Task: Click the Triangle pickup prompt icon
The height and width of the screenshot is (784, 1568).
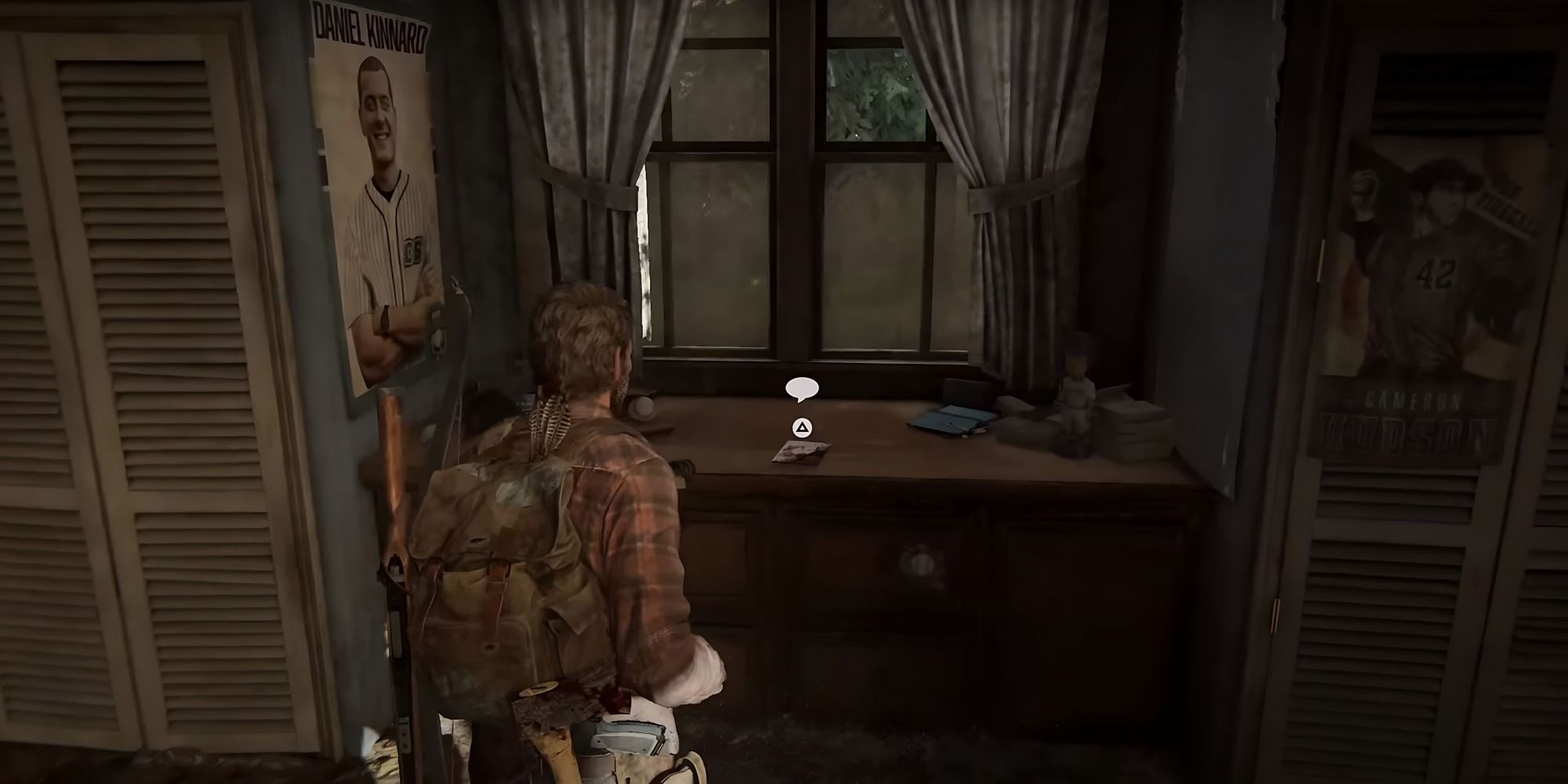Action: click(x=802, y=429)
